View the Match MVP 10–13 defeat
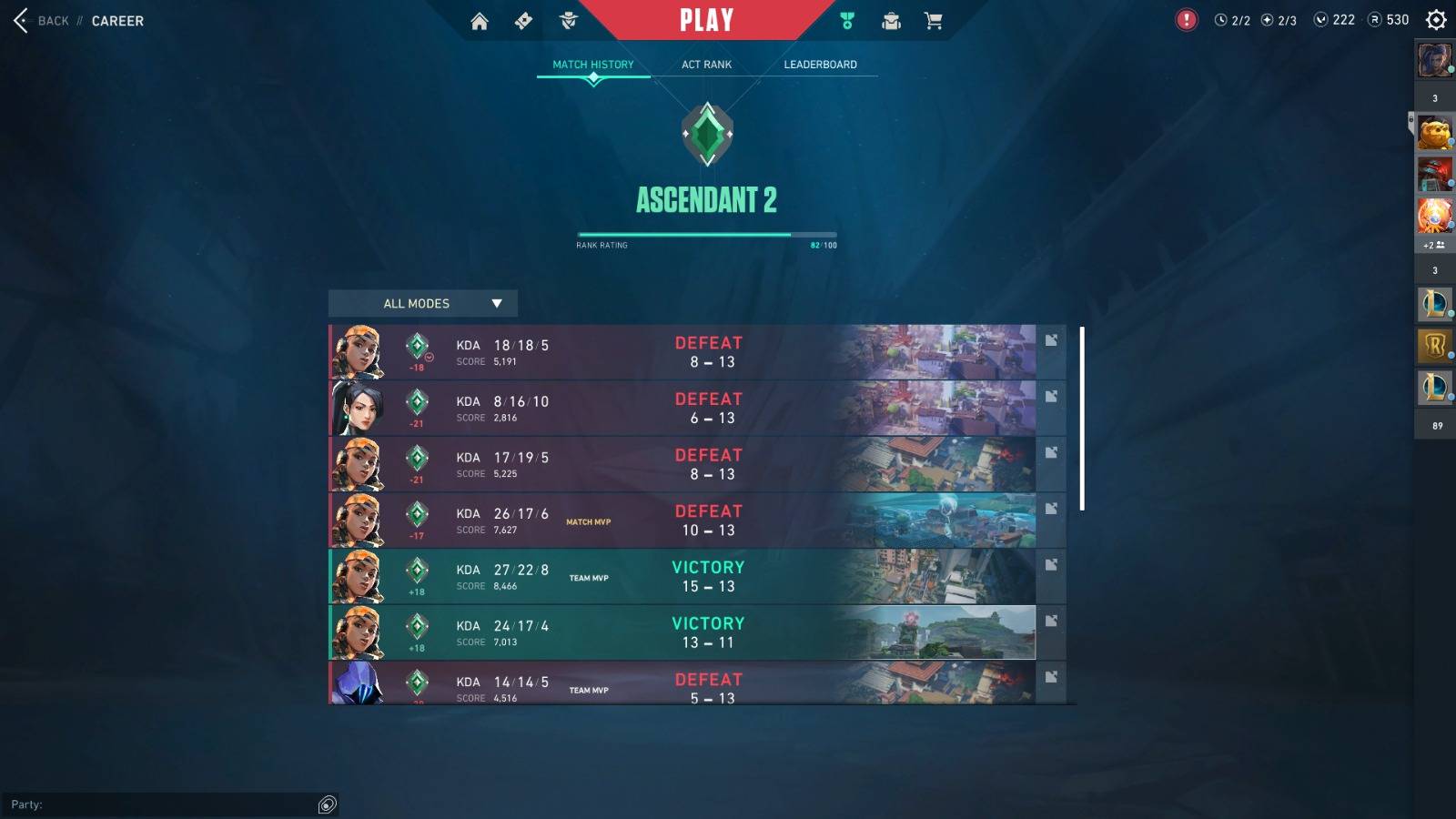This screenshot has height=819, width=1456. tap(682, 521)
